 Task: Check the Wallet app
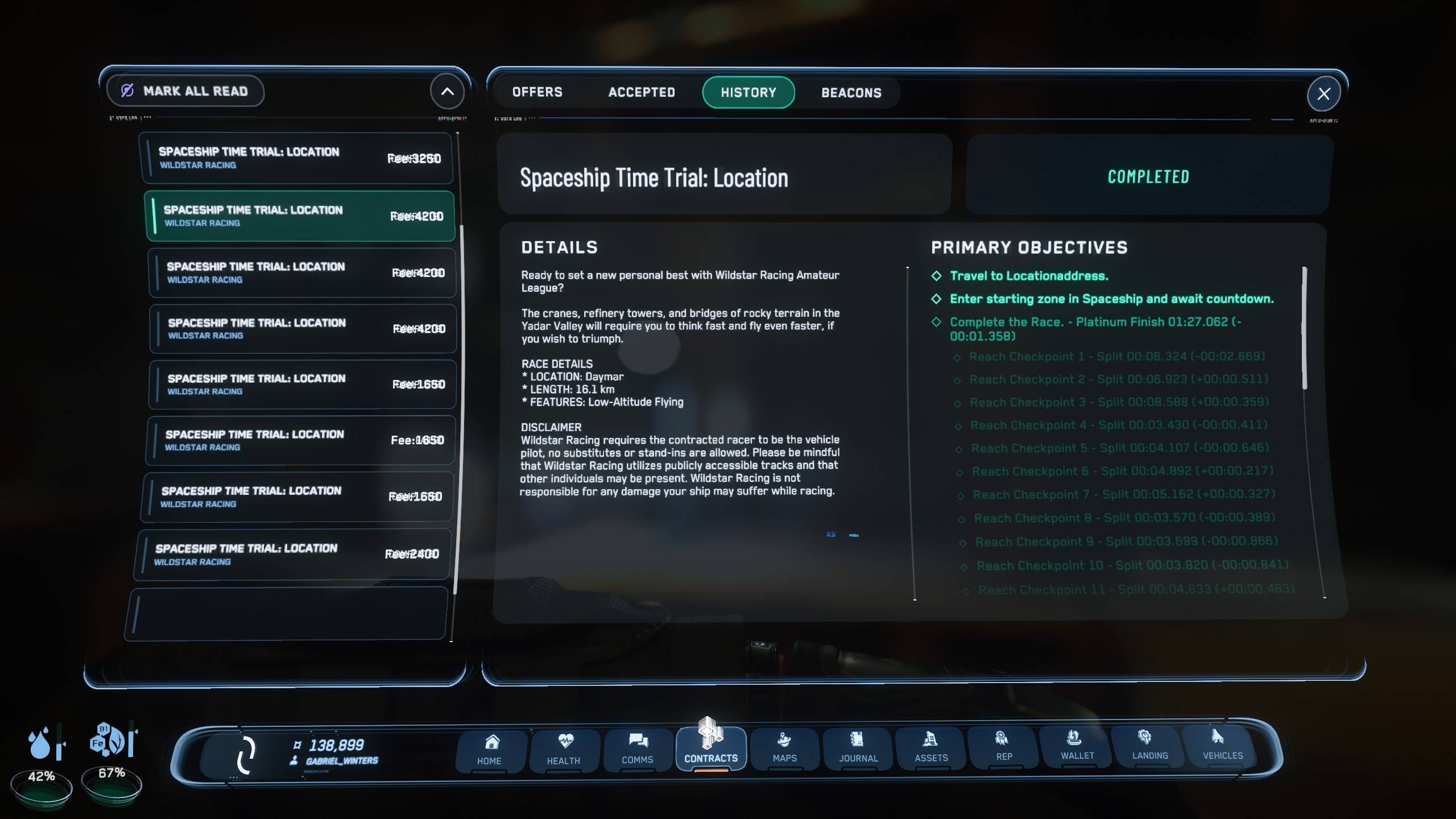[x=1077, y=746]
